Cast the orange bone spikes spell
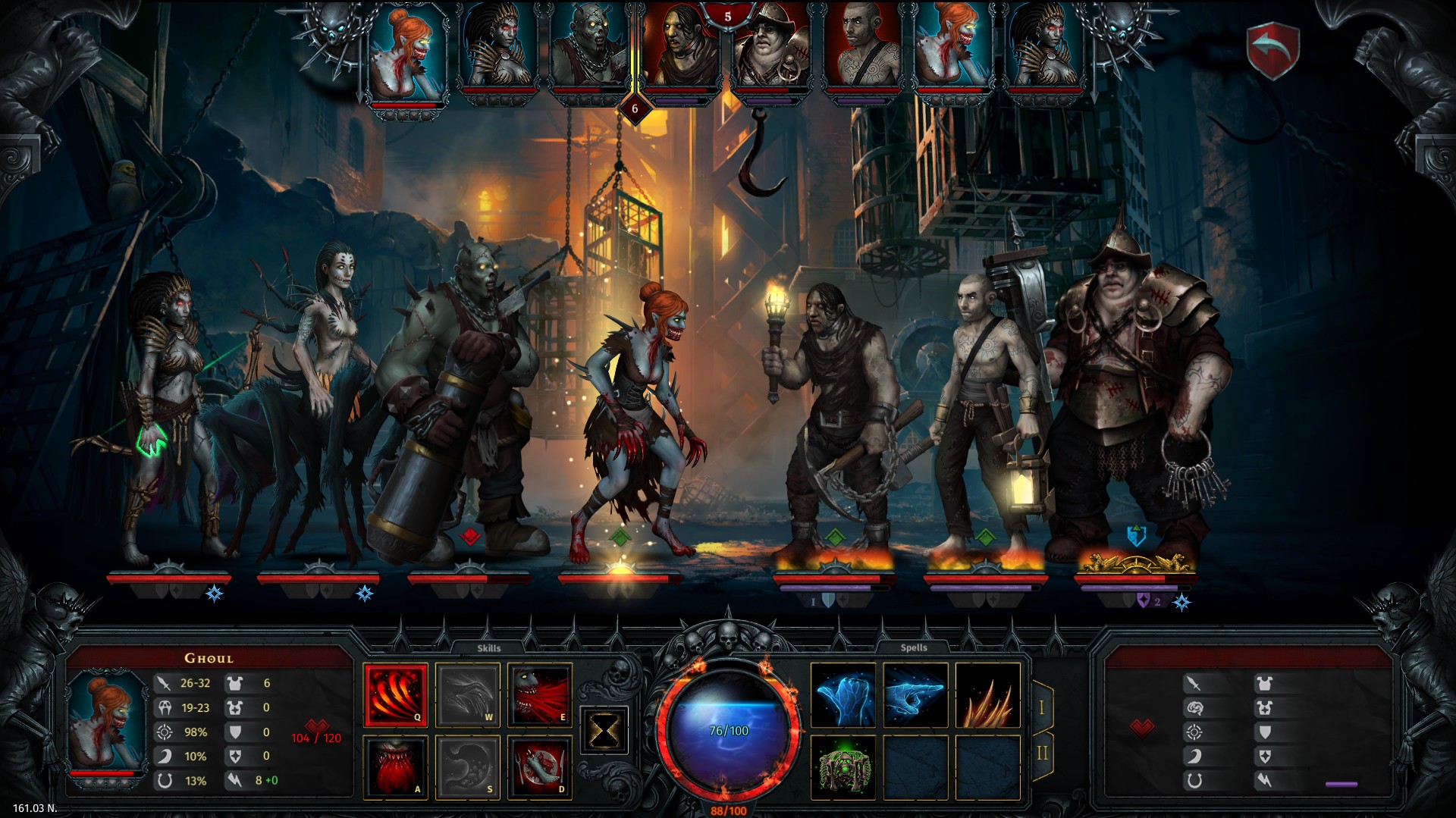1456x818 pixels. pyautogui.click(x=987, y=695)
